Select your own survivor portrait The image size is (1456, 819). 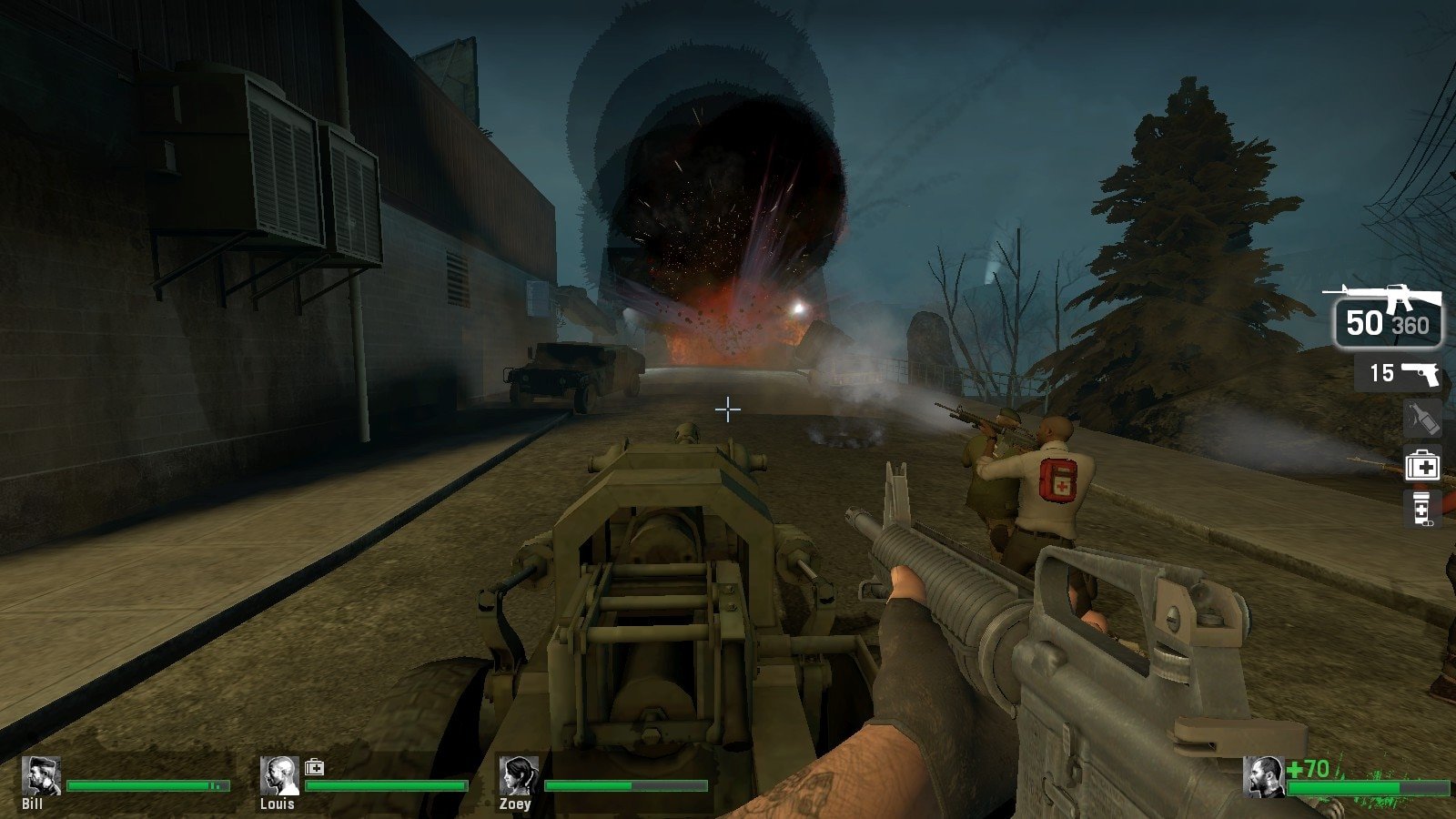tap(1263, 776)
